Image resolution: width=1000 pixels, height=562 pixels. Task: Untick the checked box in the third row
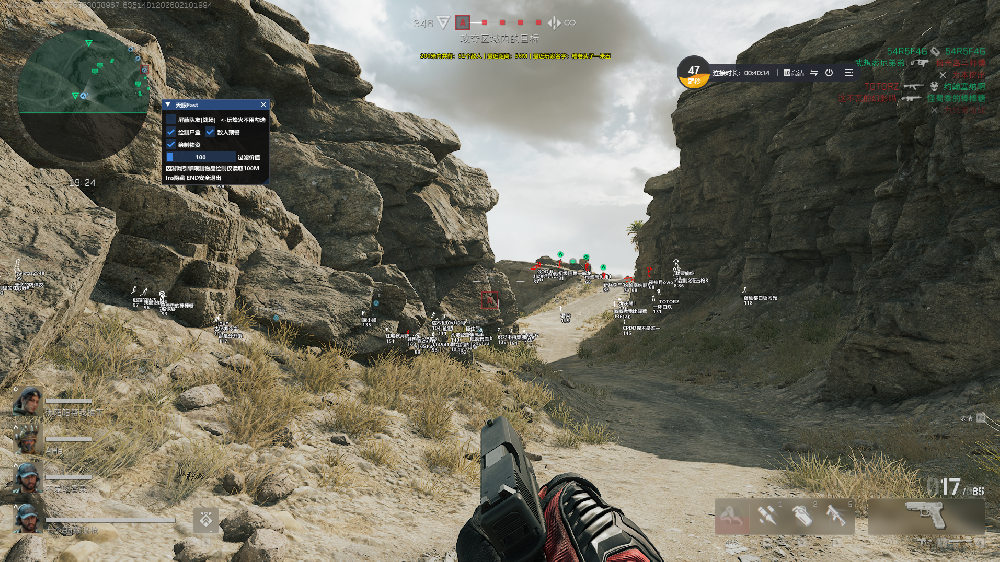171,144
